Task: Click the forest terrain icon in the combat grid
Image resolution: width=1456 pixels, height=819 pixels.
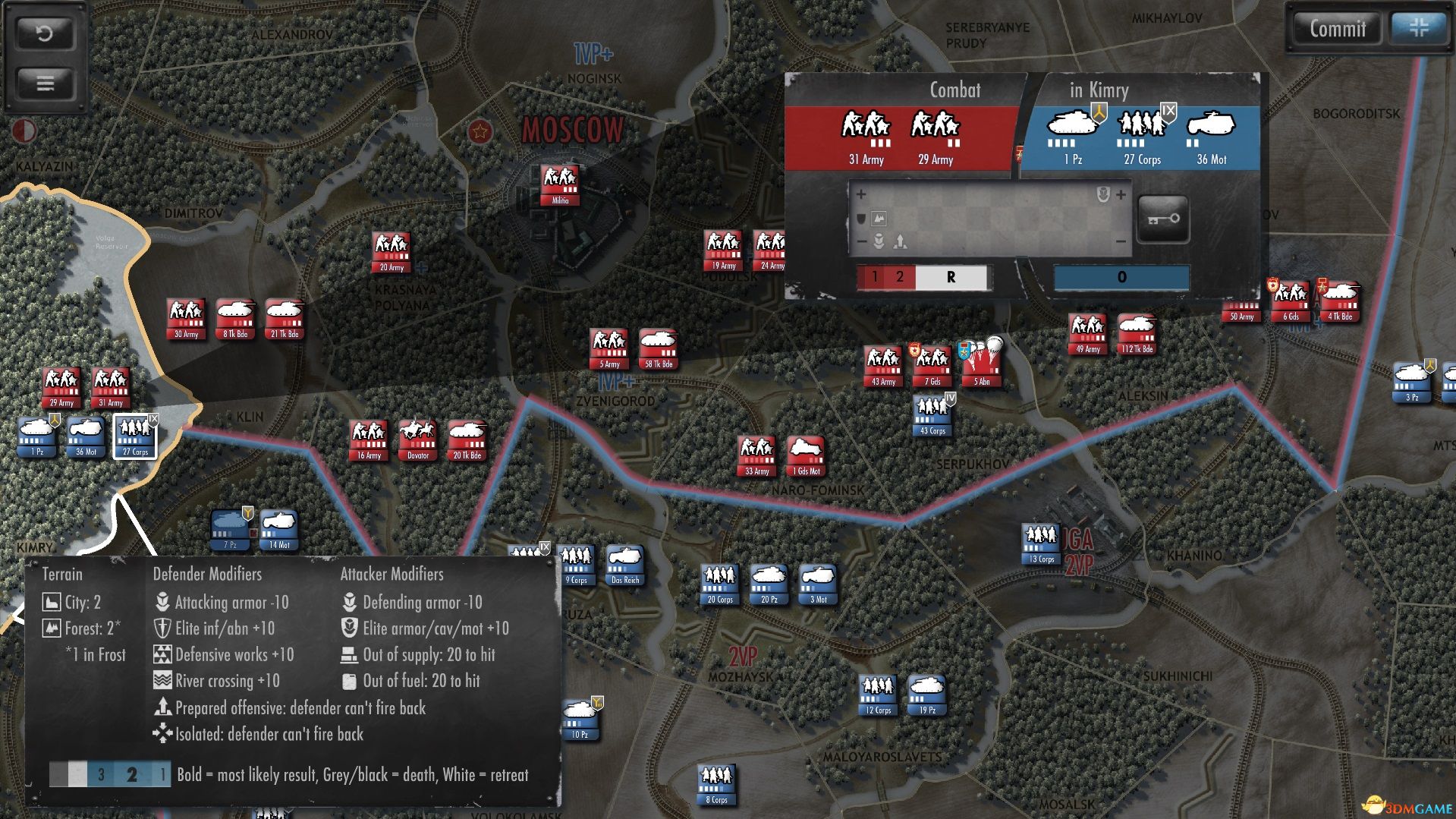Action: (x=879, y=219)
